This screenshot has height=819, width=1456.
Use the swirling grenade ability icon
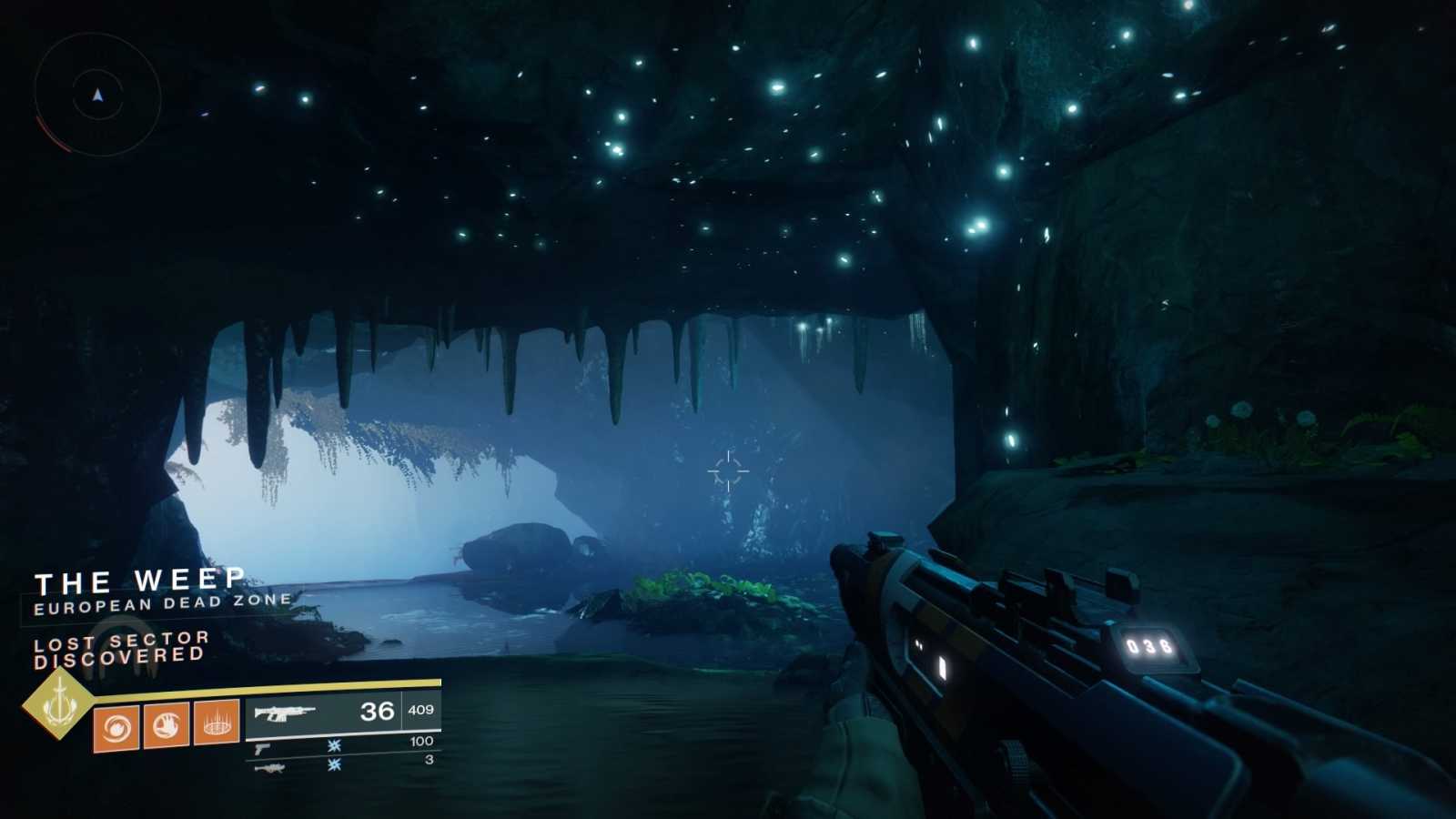click(x=116, y=727)
